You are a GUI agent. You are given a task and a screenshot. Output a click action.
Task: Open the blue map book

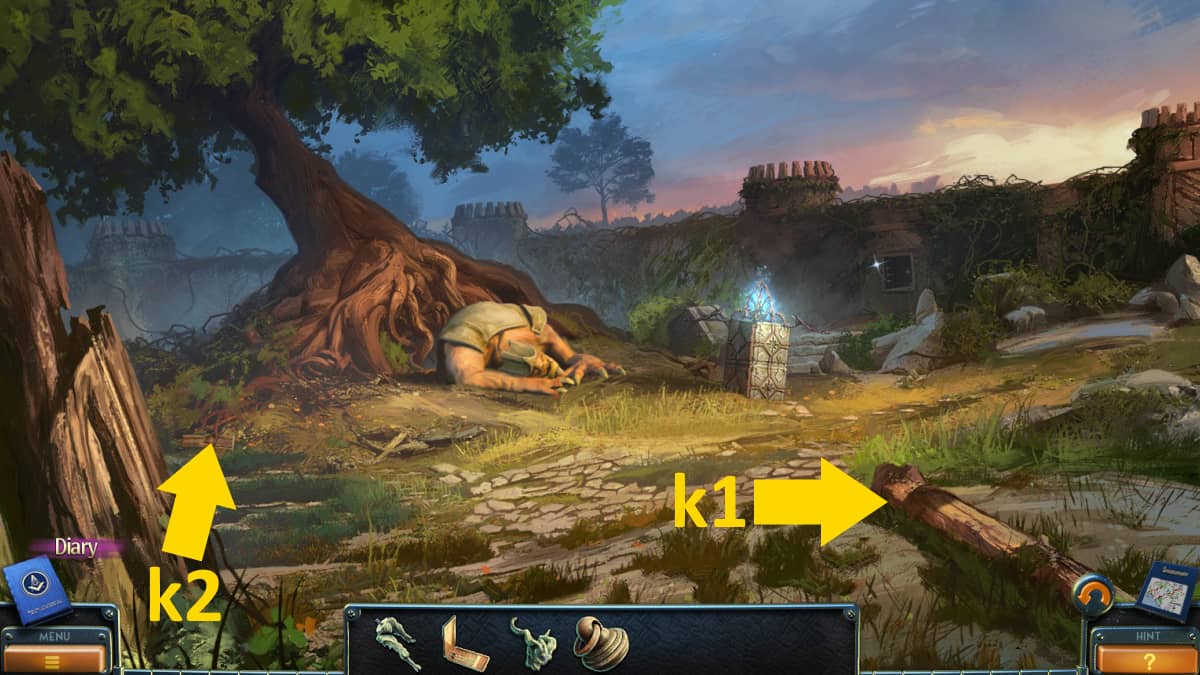point(1165,590)
